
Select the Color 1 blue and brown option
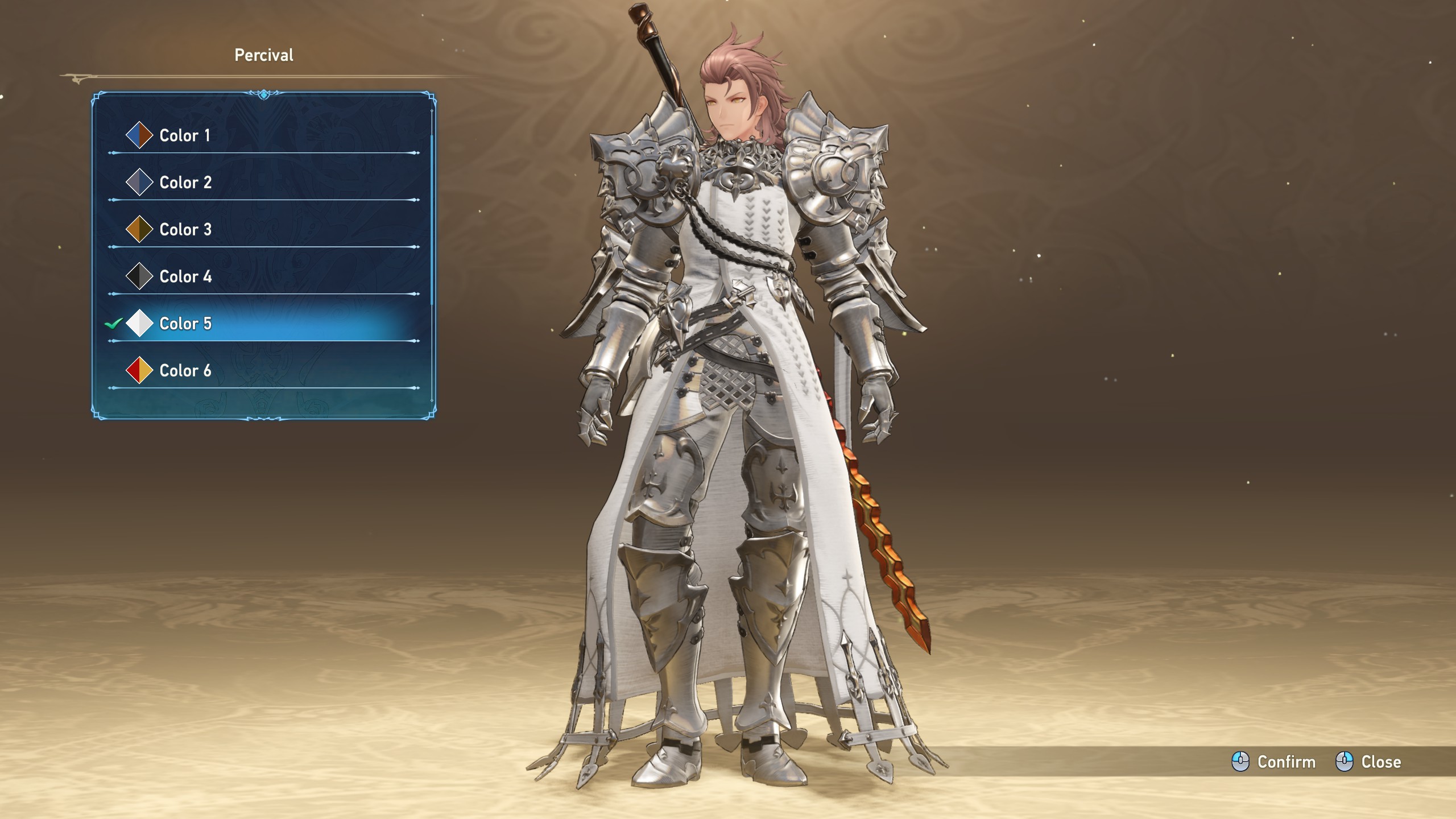click(185, 136)
